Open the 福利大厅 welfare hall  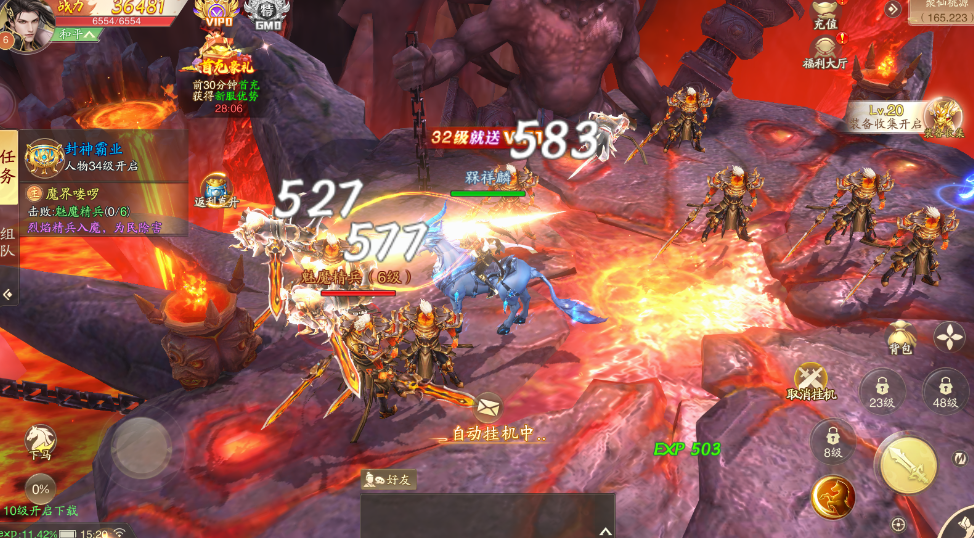tap(826, 49)
